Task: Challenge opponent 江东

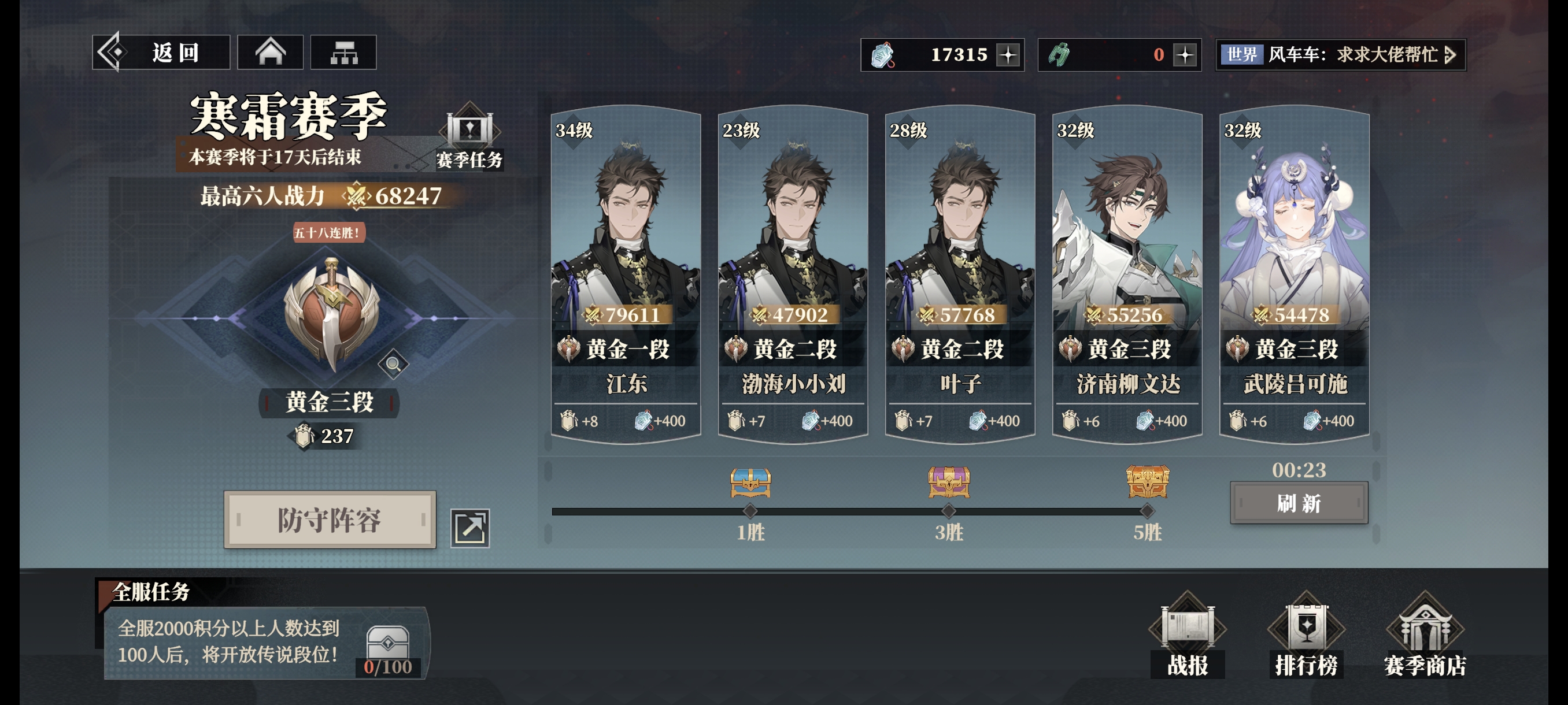Action: click(626, 274)
